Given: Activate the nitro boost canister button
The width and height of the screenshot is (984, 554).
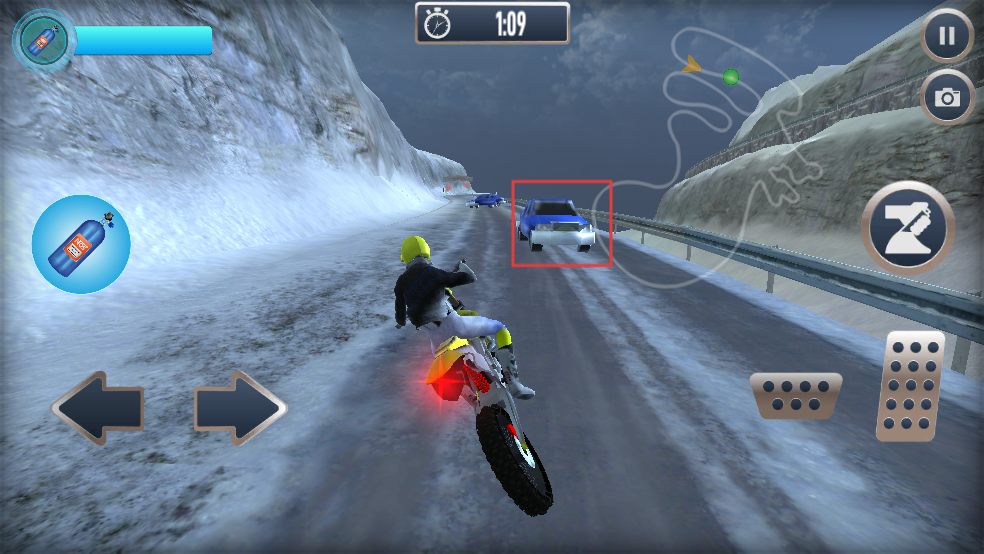Looking at the screenshot, I should [81, 244].
